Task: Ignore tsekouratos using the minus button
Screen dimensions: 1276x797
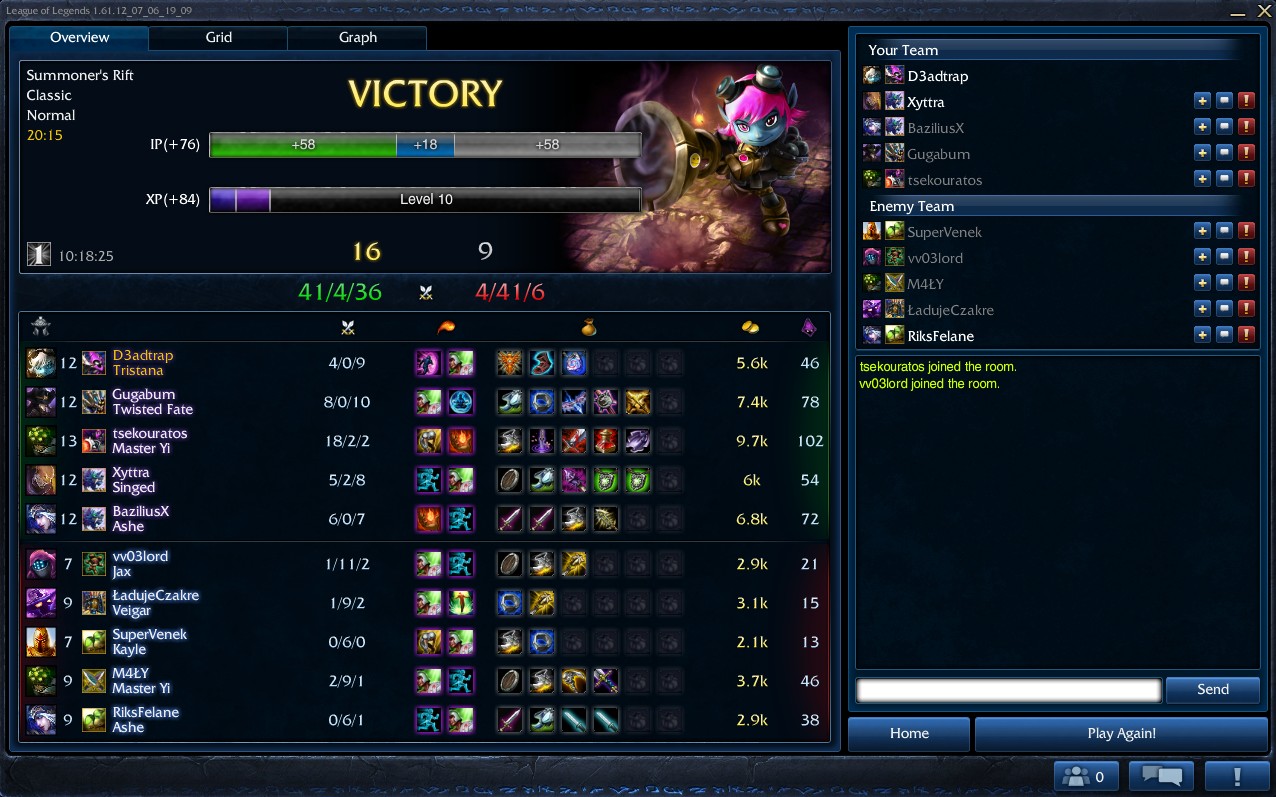Action: 1224,179
